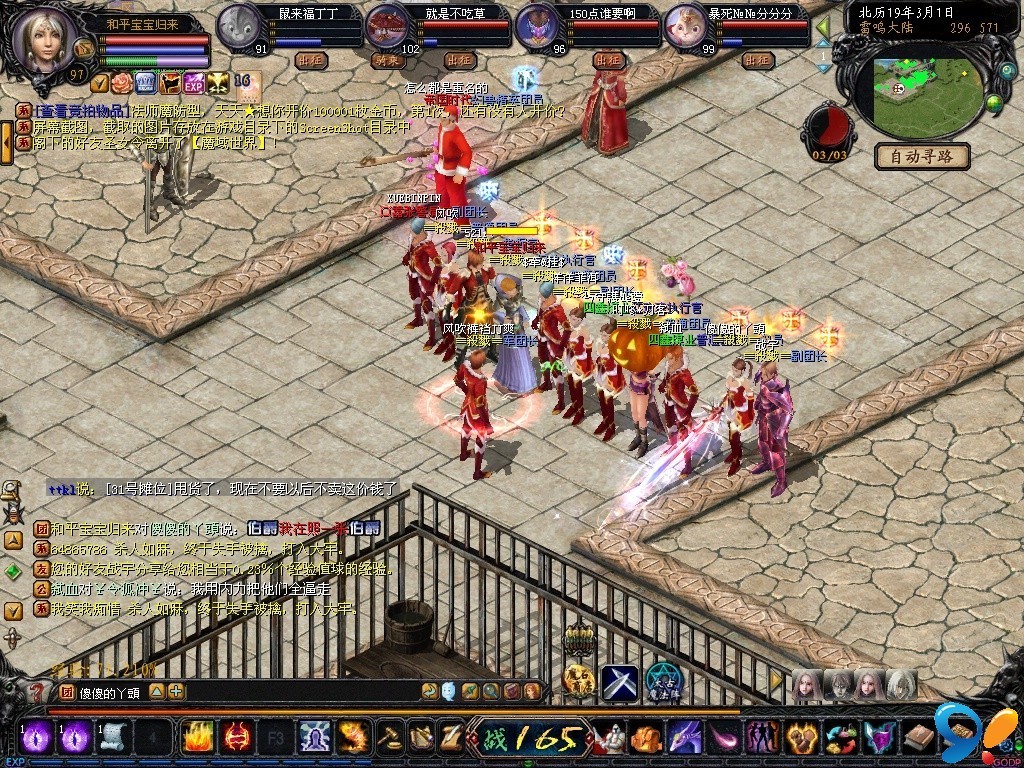Click the rose buff icon
Viewport: 1024px width, 768px height.
coord(122,82)
